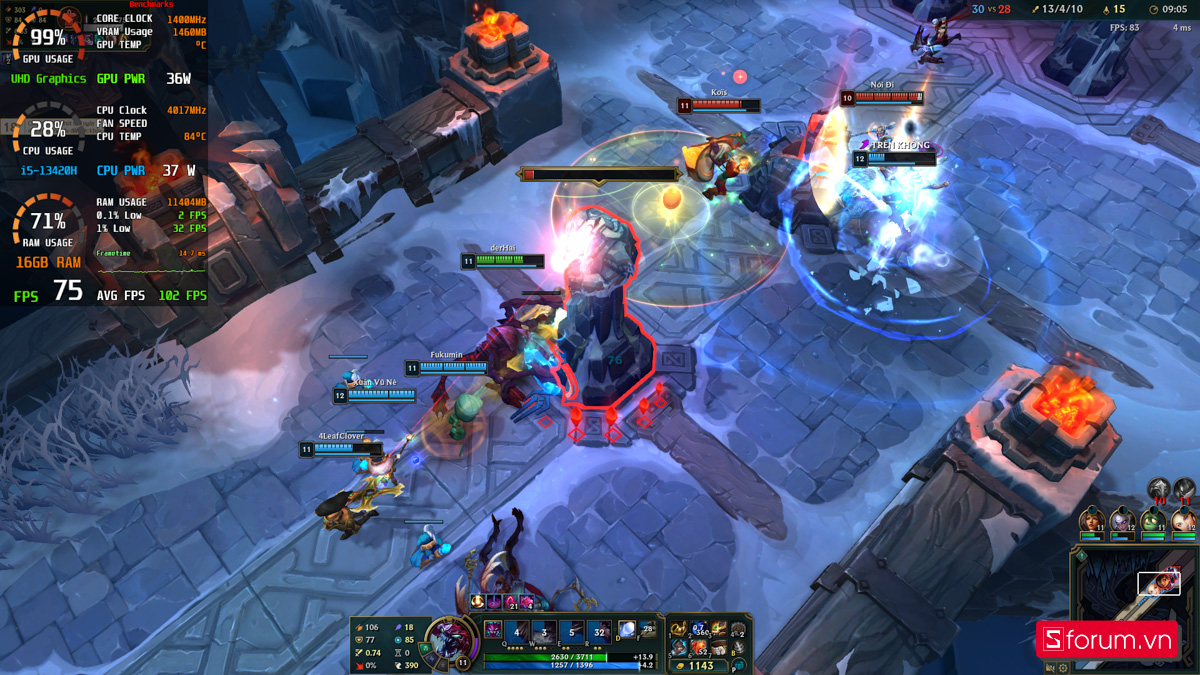Activate the E ability showing cooldown 5

(572, 632)
